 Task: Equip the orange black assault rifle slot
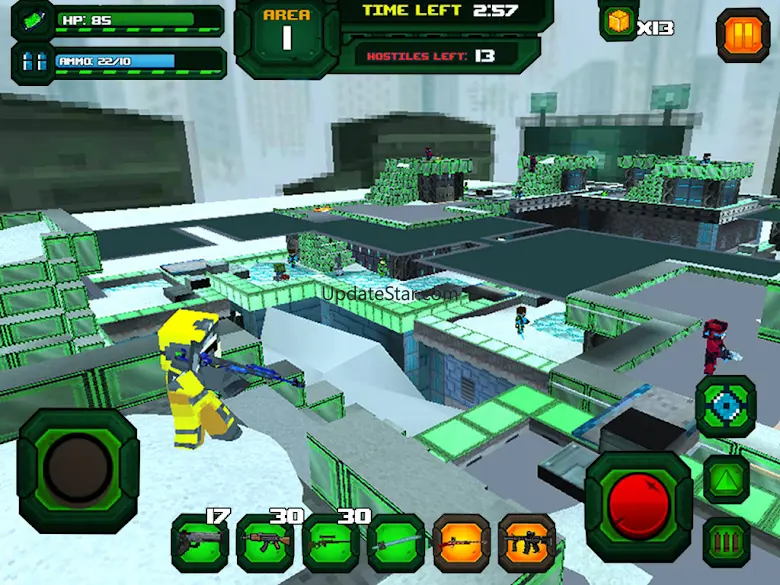pos(527,544)
